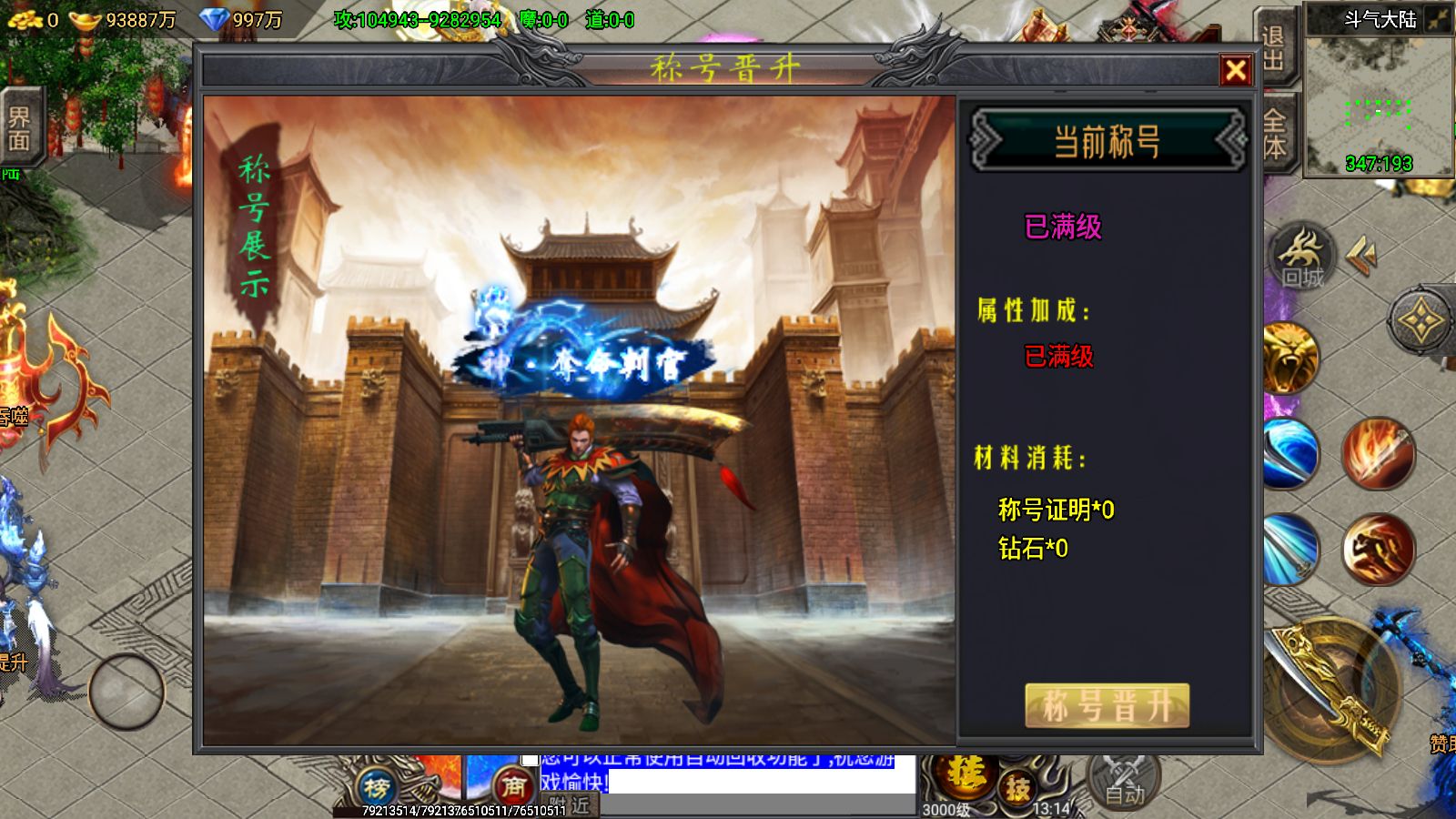
Task: Click the flaming sword skill icon
Action: coord(1379,453)
